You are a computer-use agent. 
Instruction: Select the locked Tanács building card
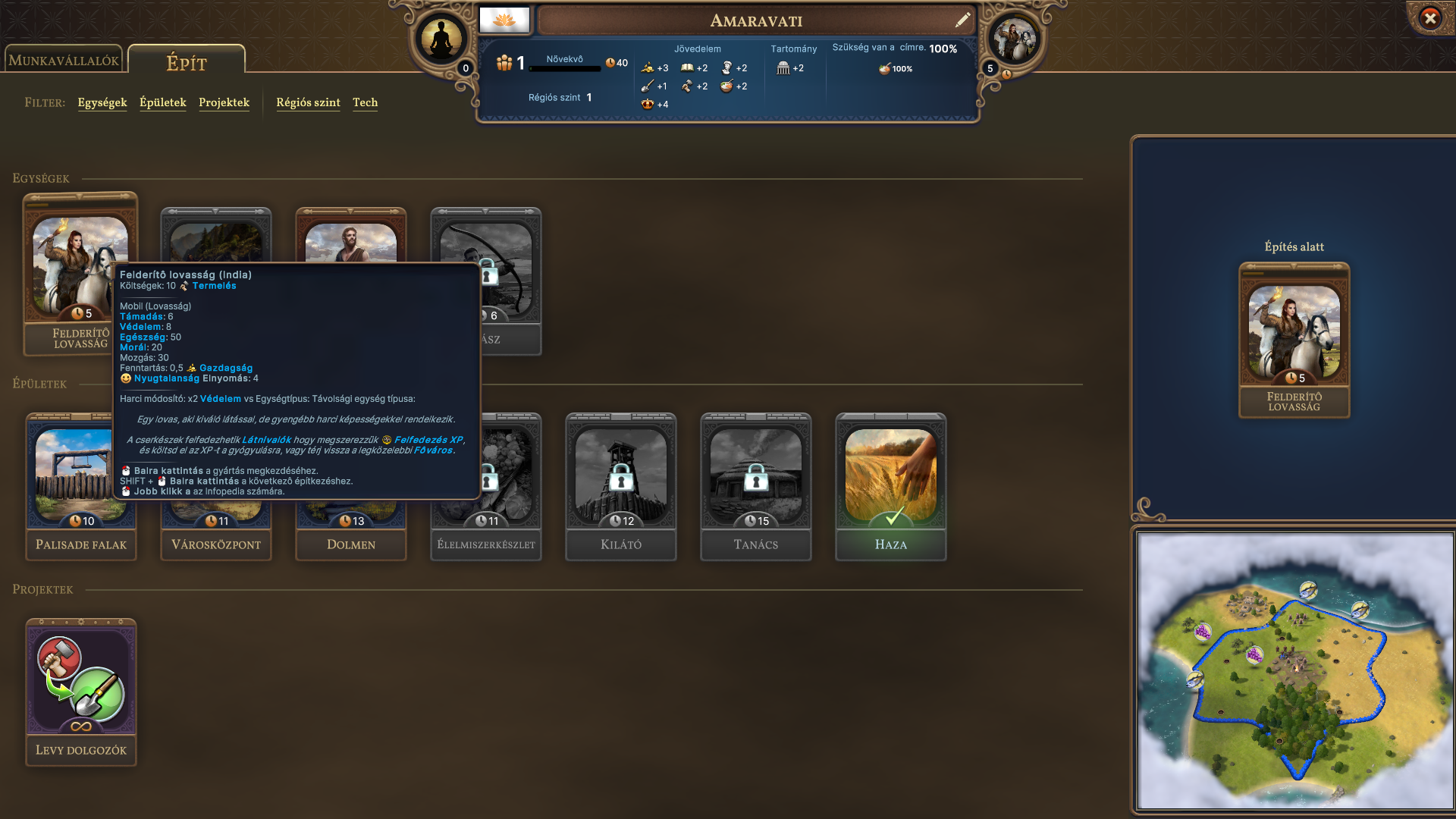coord(756,487)
